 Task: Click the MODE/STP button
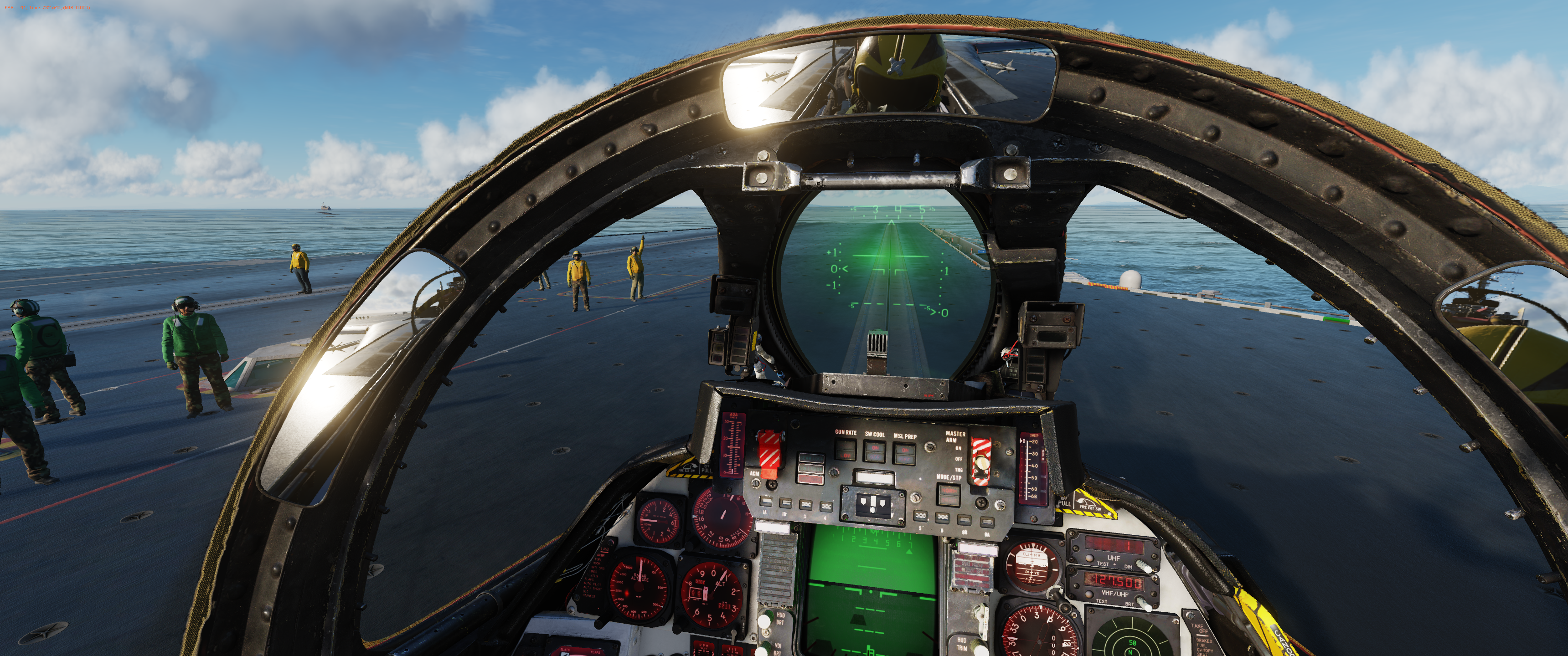tap(949, 496)
